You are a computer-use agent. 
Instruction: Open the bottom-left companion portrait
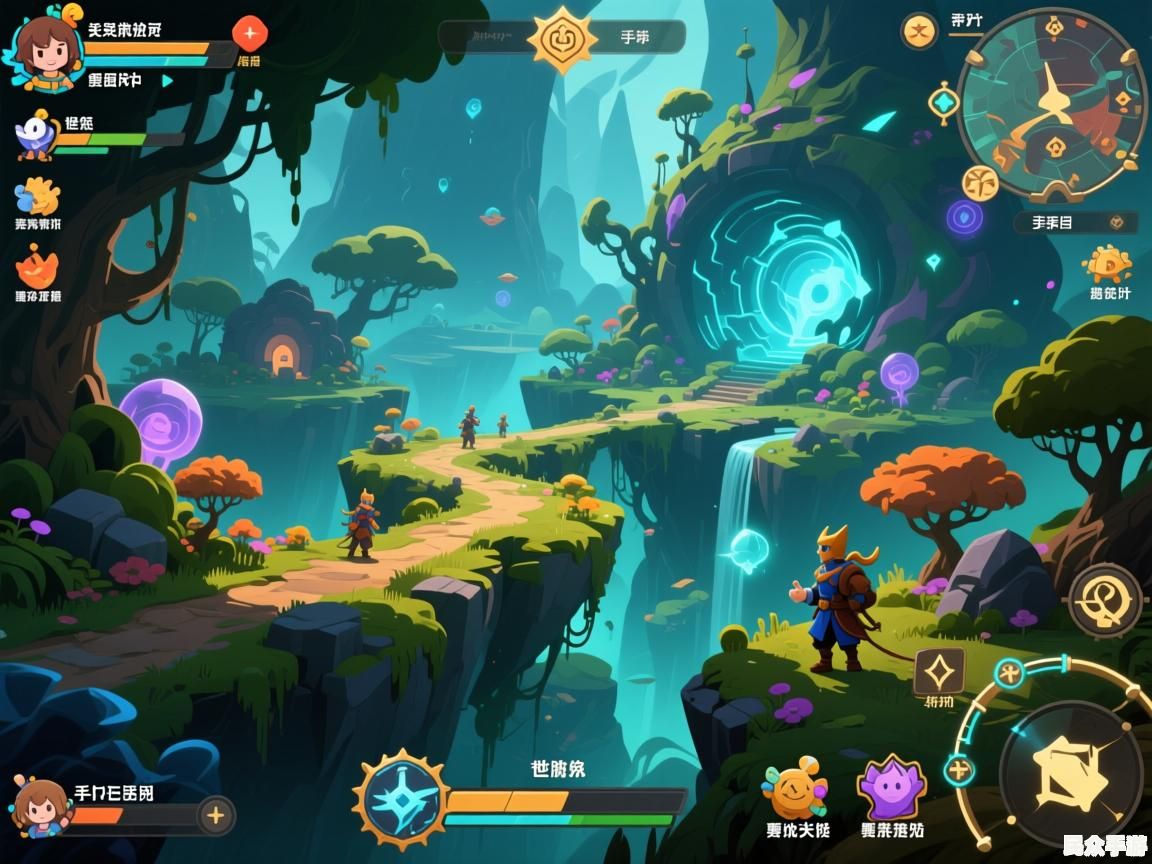[41, 806]
